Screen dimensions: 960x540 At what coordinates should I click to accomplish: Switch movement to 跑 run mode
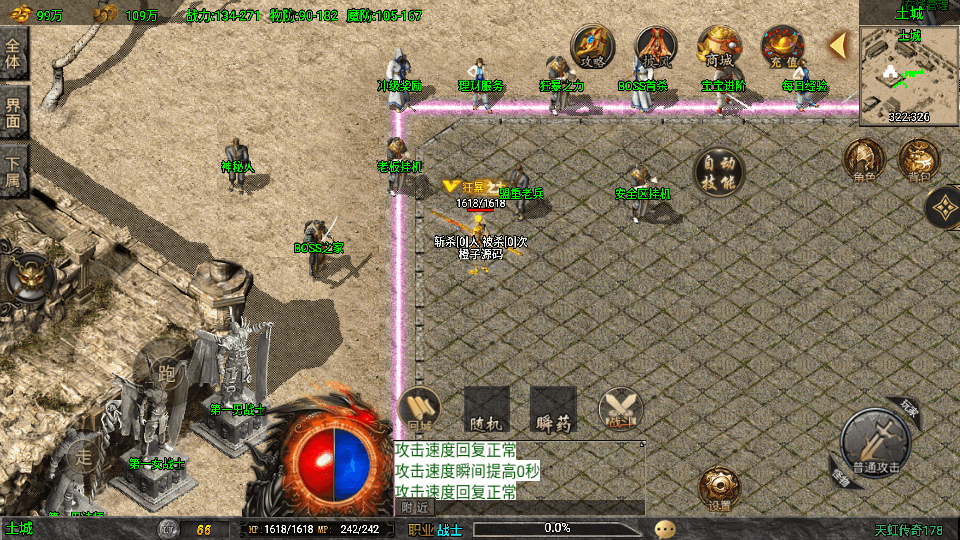pos(167,374)
